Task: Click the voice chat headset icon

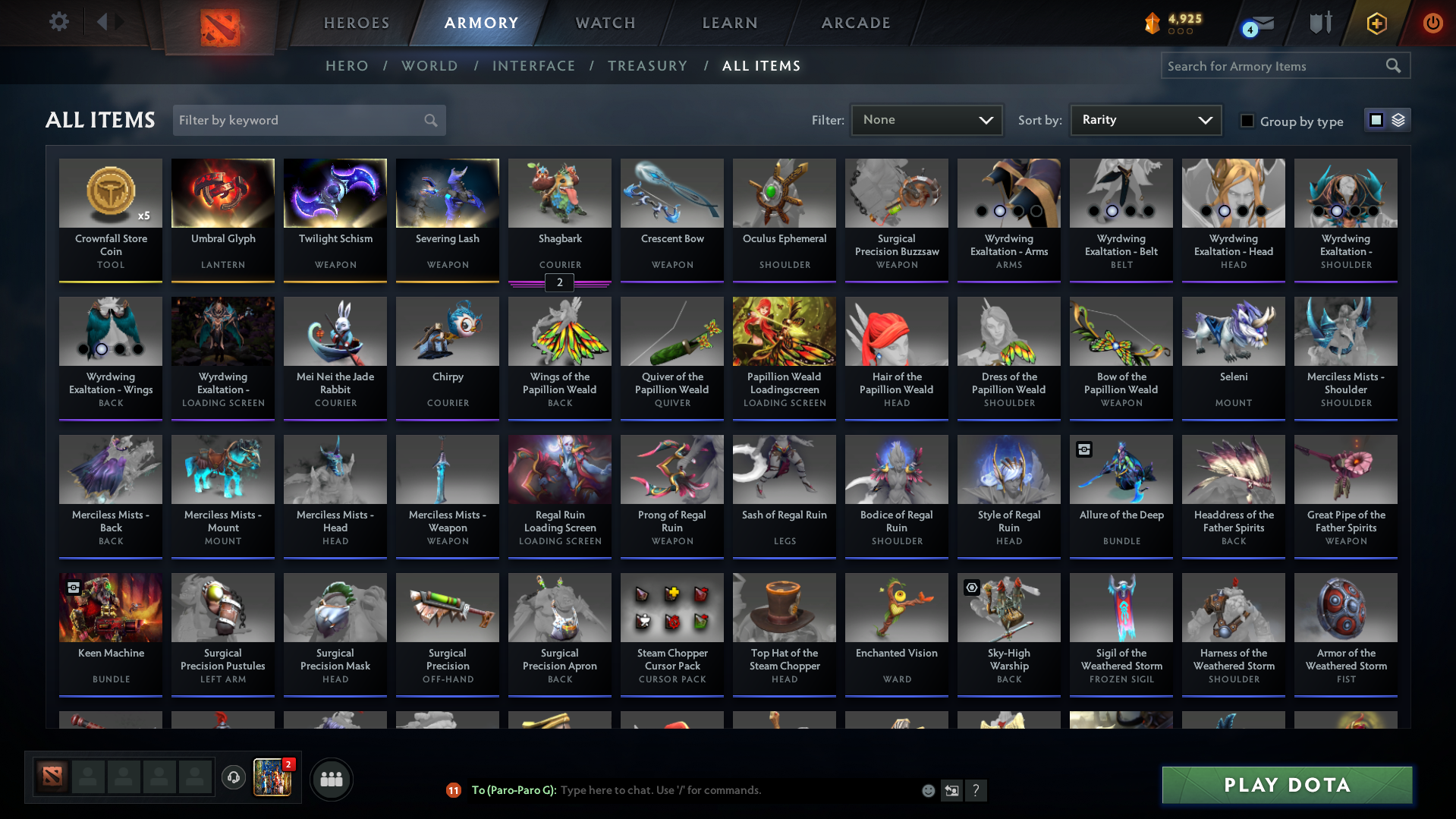Action: click(234, 779)
